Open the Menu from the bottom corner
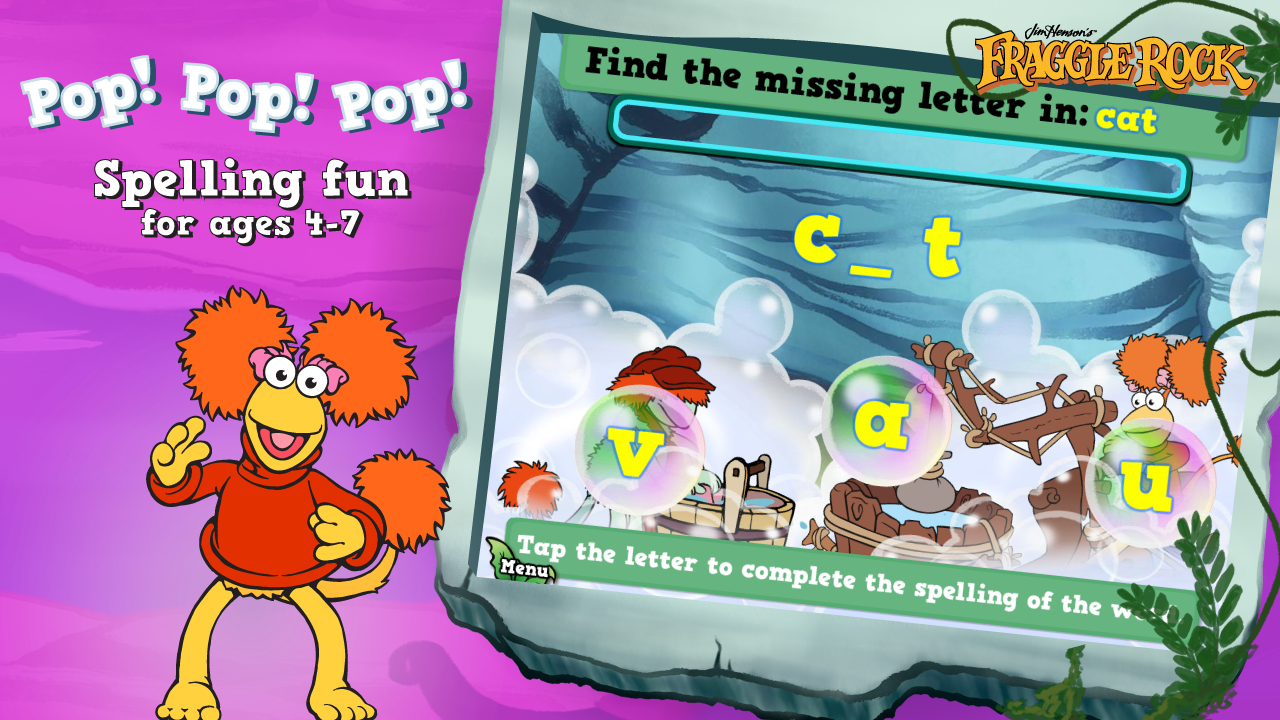The width and height of the screenshot is (1280, 720). [524, 566]
